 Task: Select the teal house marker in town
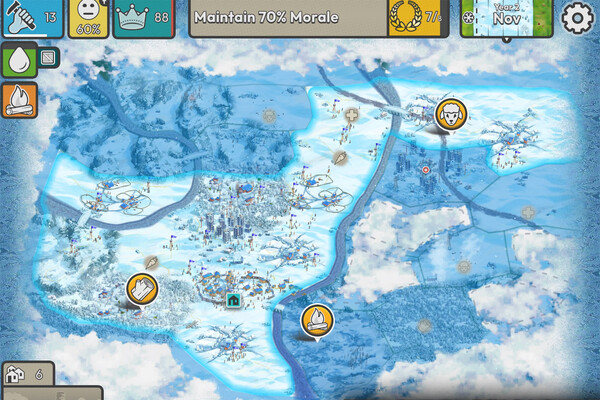234,298
